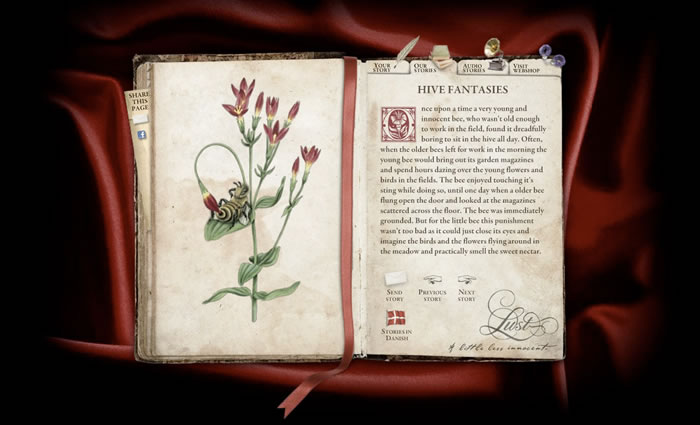Choose Stories in Danish flag
The height and width of the screenshot is (425, 700).
pyautogui.click(x=396, y=319)
